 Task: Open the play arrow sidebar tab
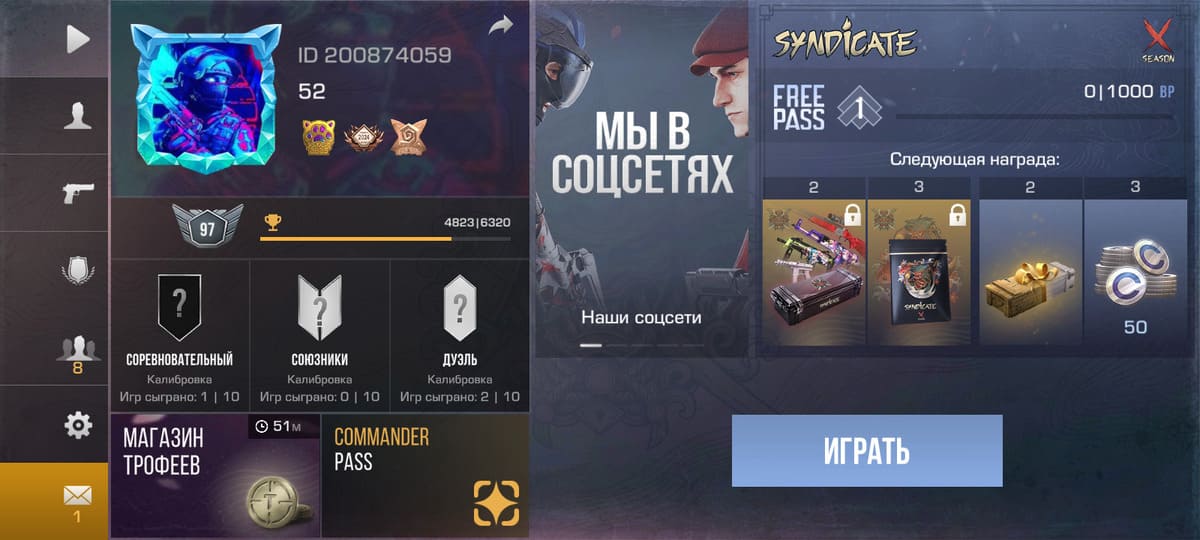(x=78, y=39)
